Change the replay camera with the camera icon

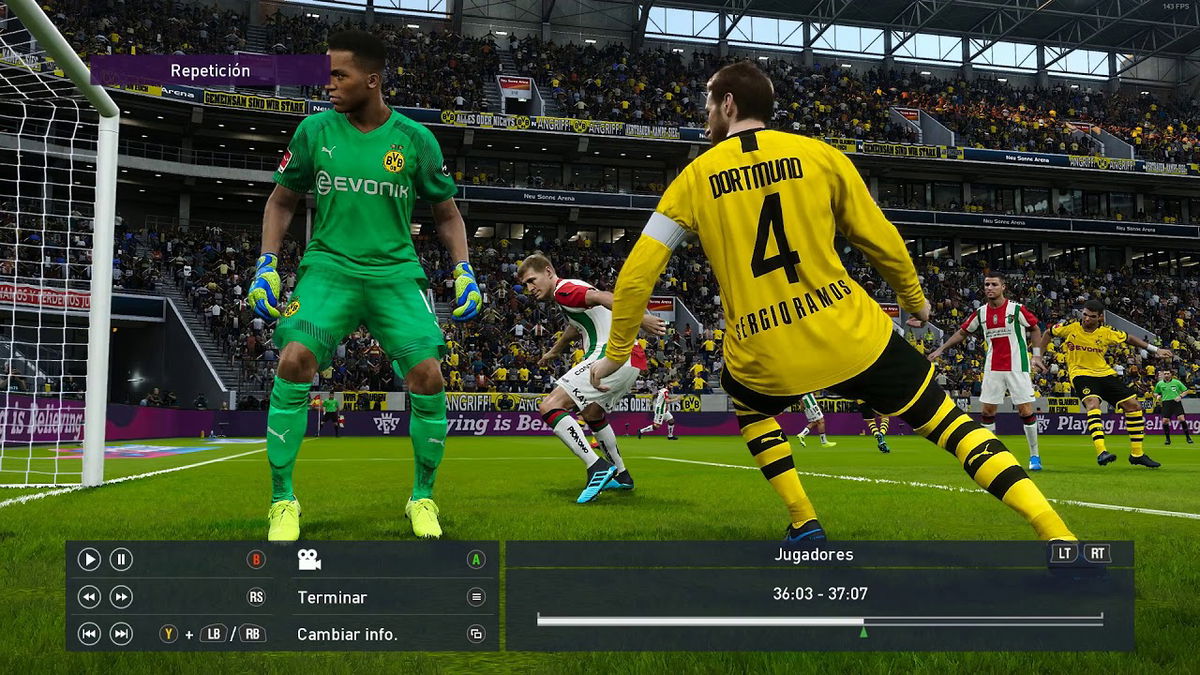[x=309, y=560]
